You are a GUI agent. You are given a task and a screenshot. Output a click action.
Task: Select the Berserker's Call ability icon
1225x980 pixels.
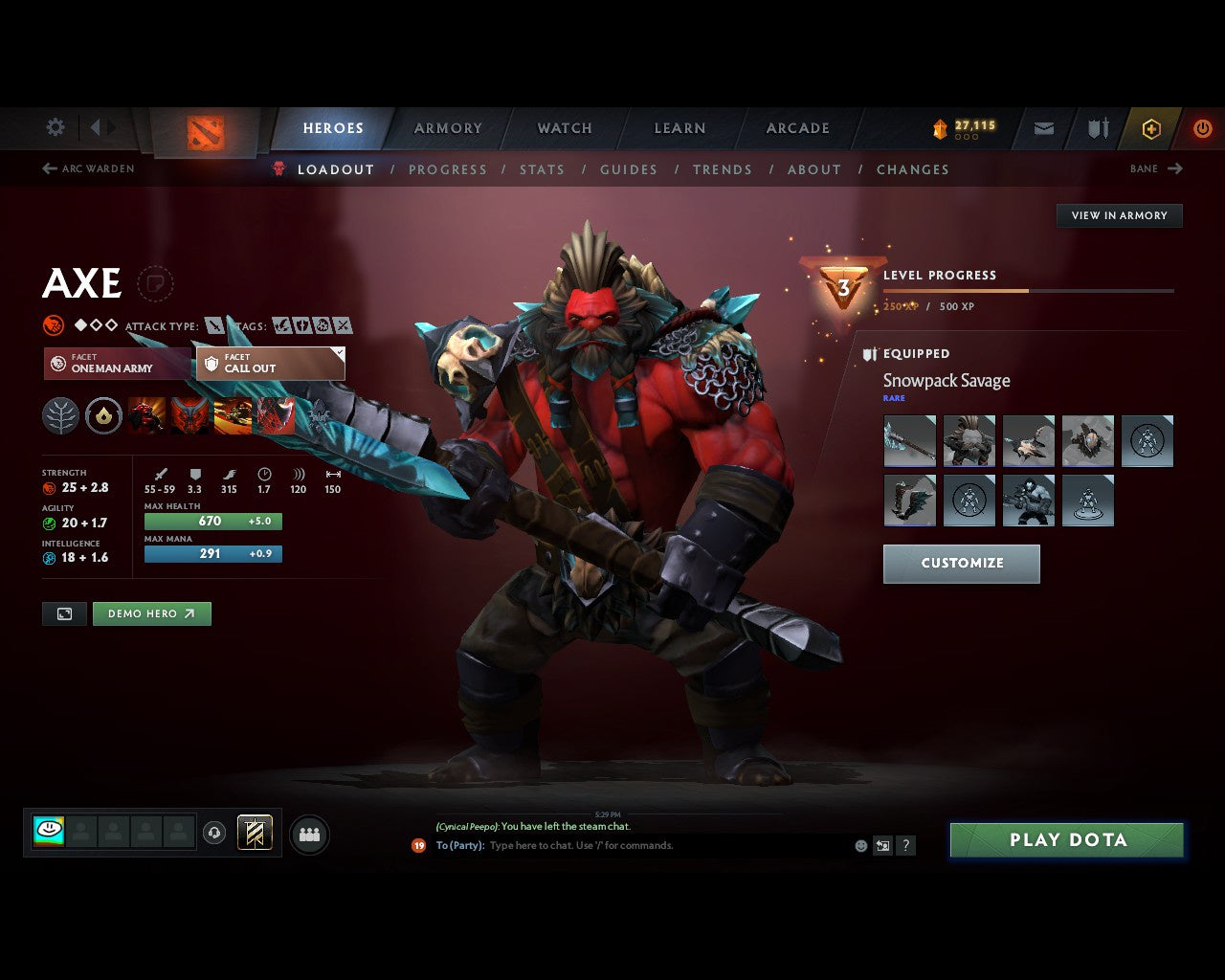tap(146, 415)
